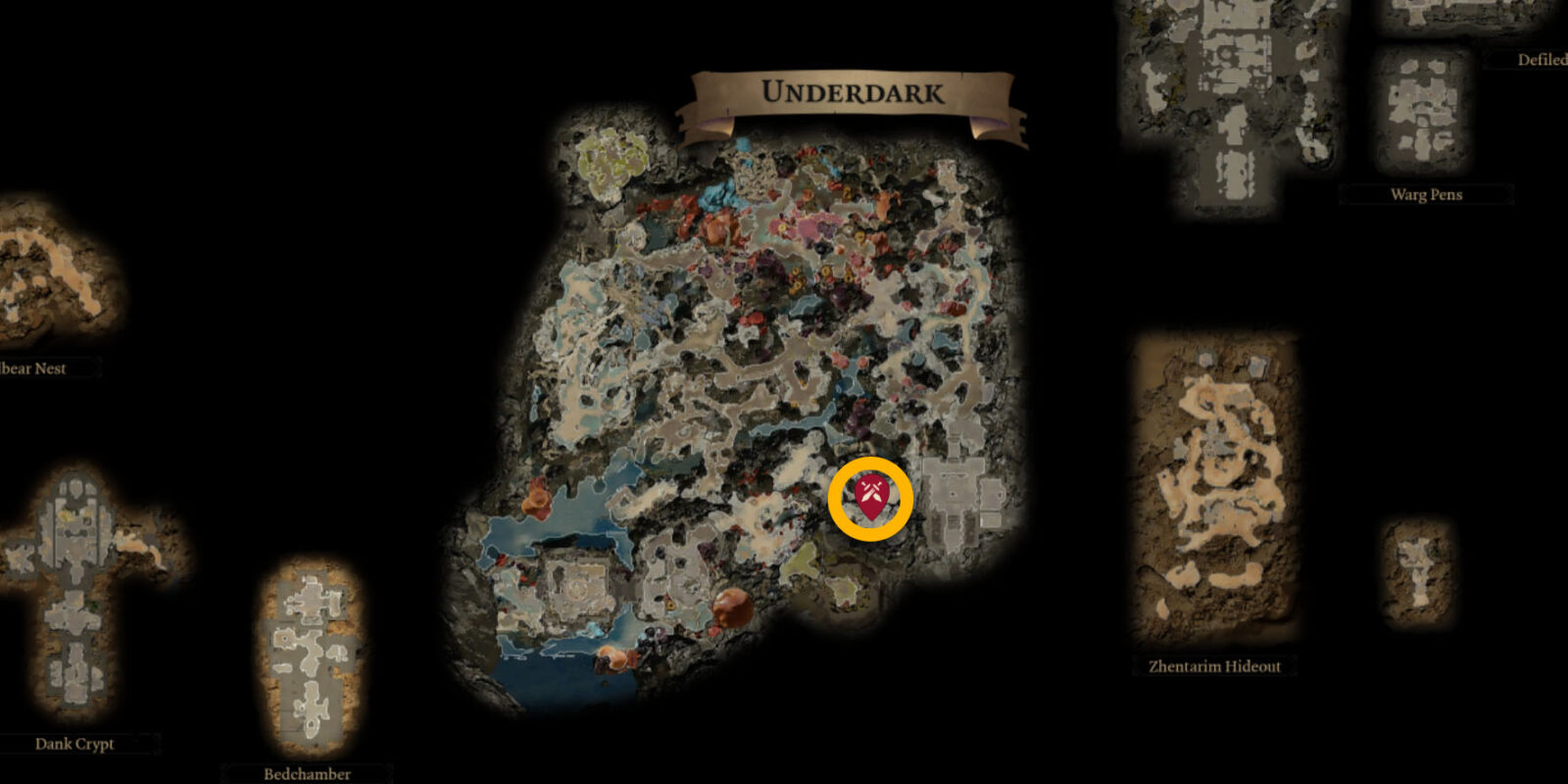Toggle the fort ruins area on the map
1568x784 pixels.
pos(578,588)
